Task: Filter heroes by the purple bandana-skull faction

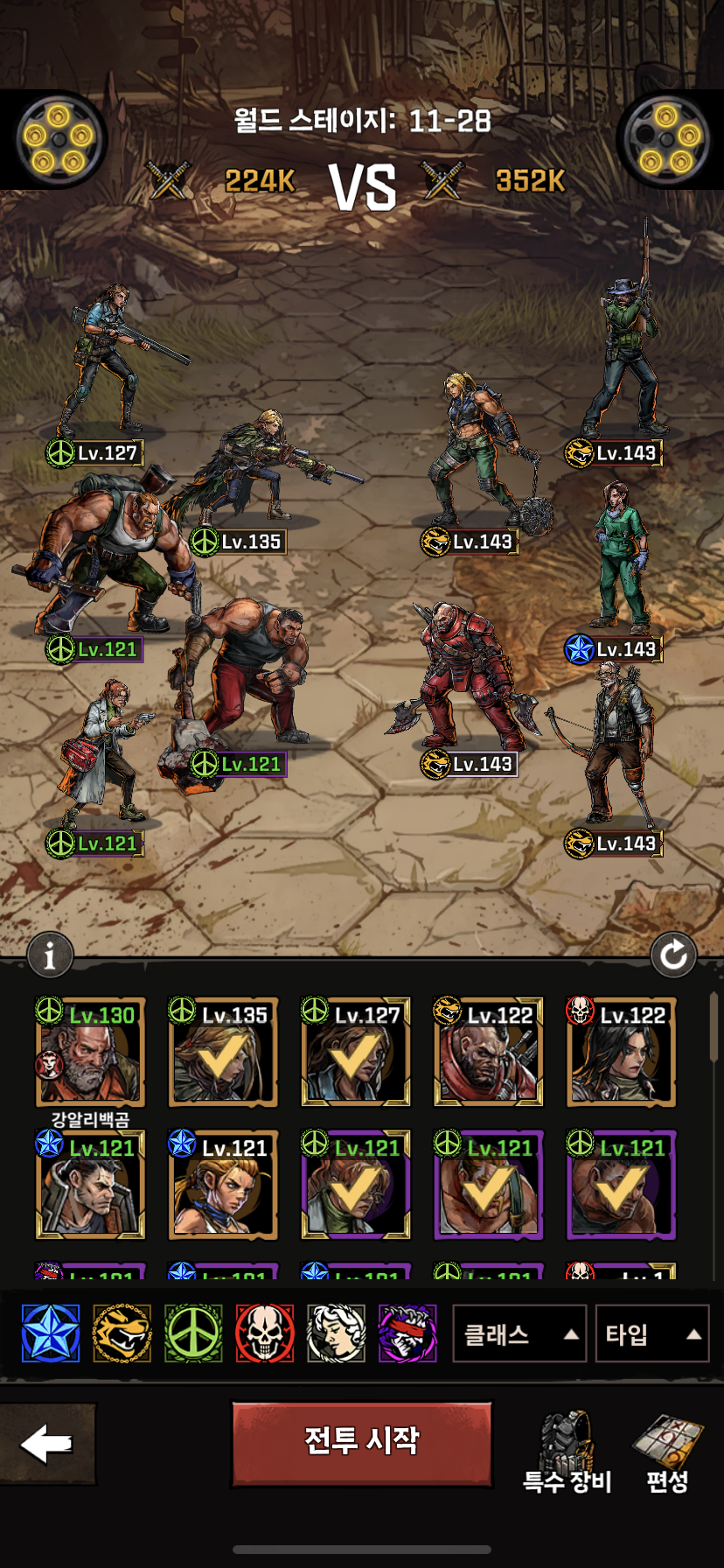Action: pyautogui.click(x=407, y=1333)
